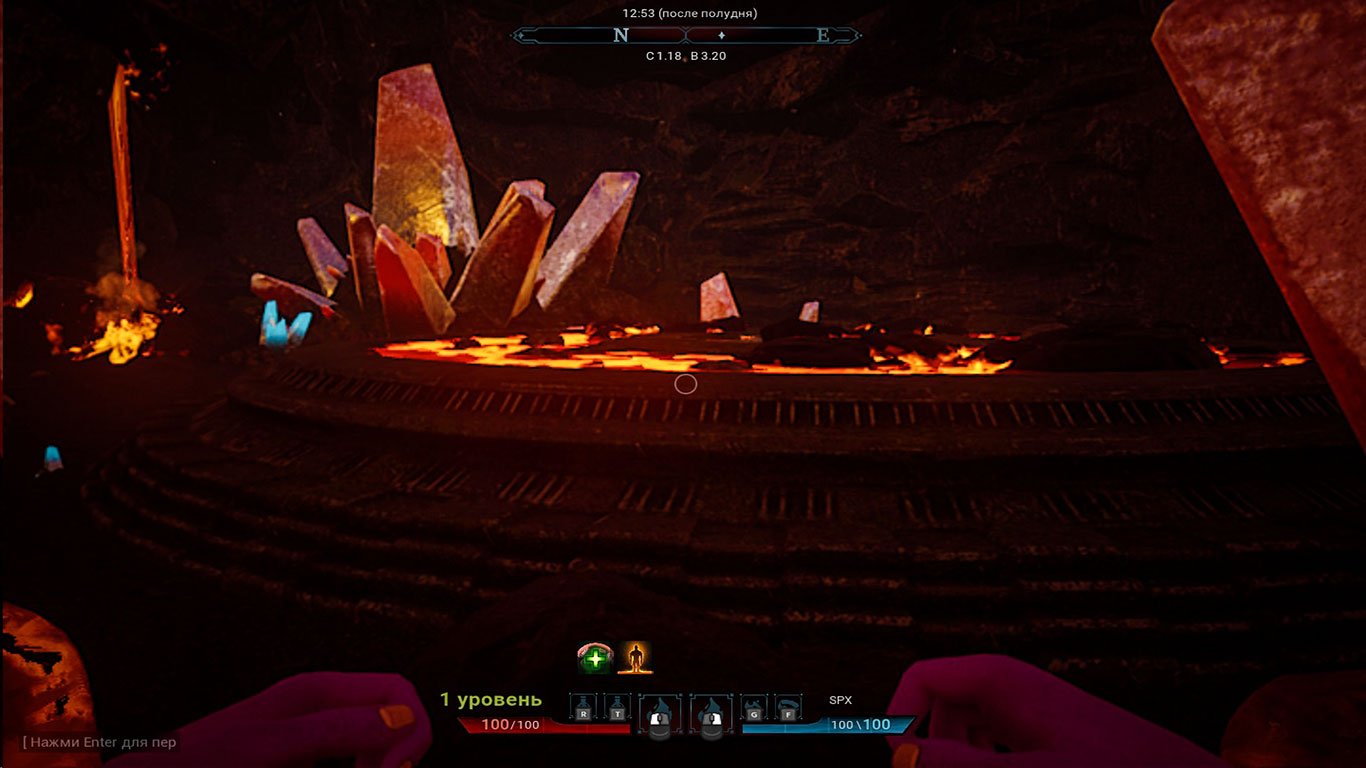This screenshot has height=768, width=1366.
Task: Select the pickaxe tool bound to G
Action: click(x=754, y=707)
